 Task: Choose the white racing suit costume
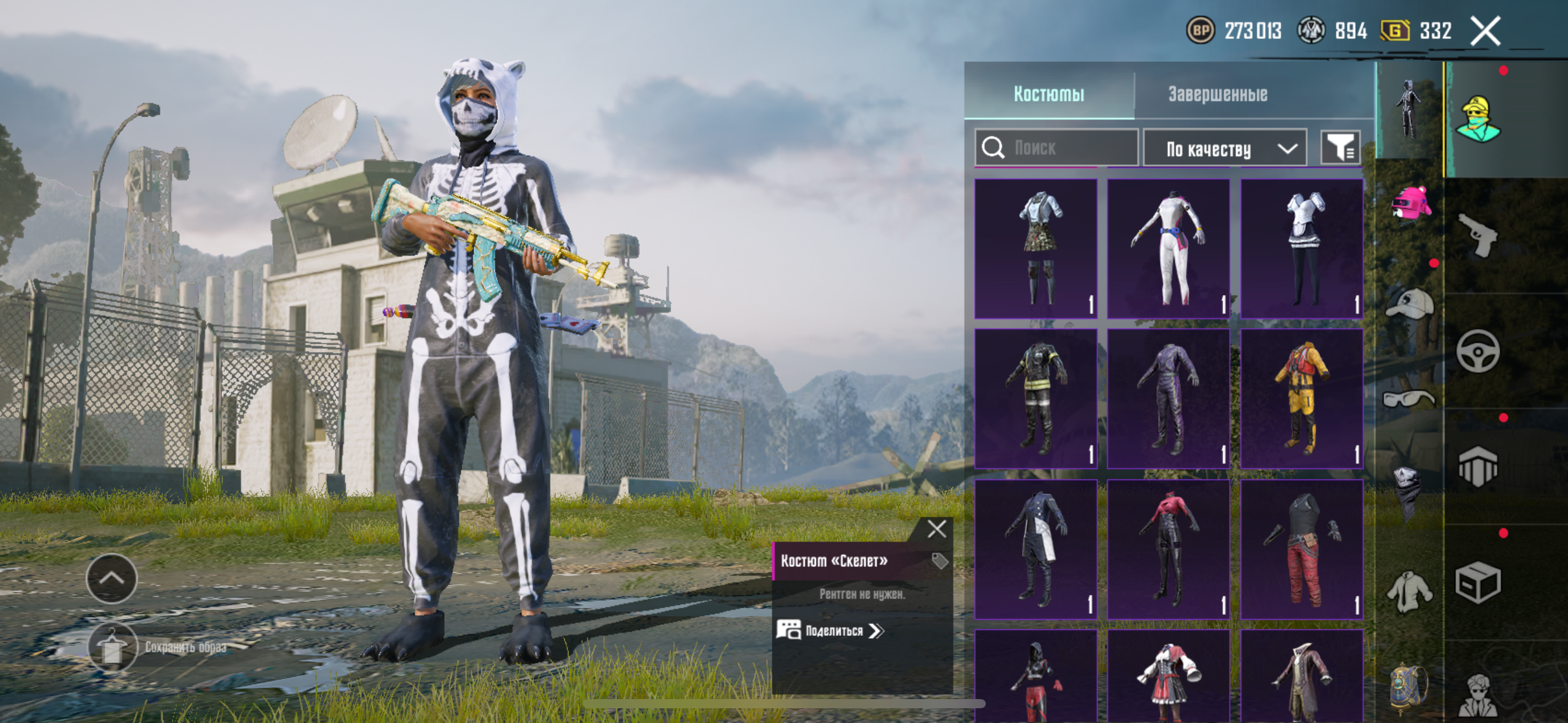click(x=1168, y=248)
